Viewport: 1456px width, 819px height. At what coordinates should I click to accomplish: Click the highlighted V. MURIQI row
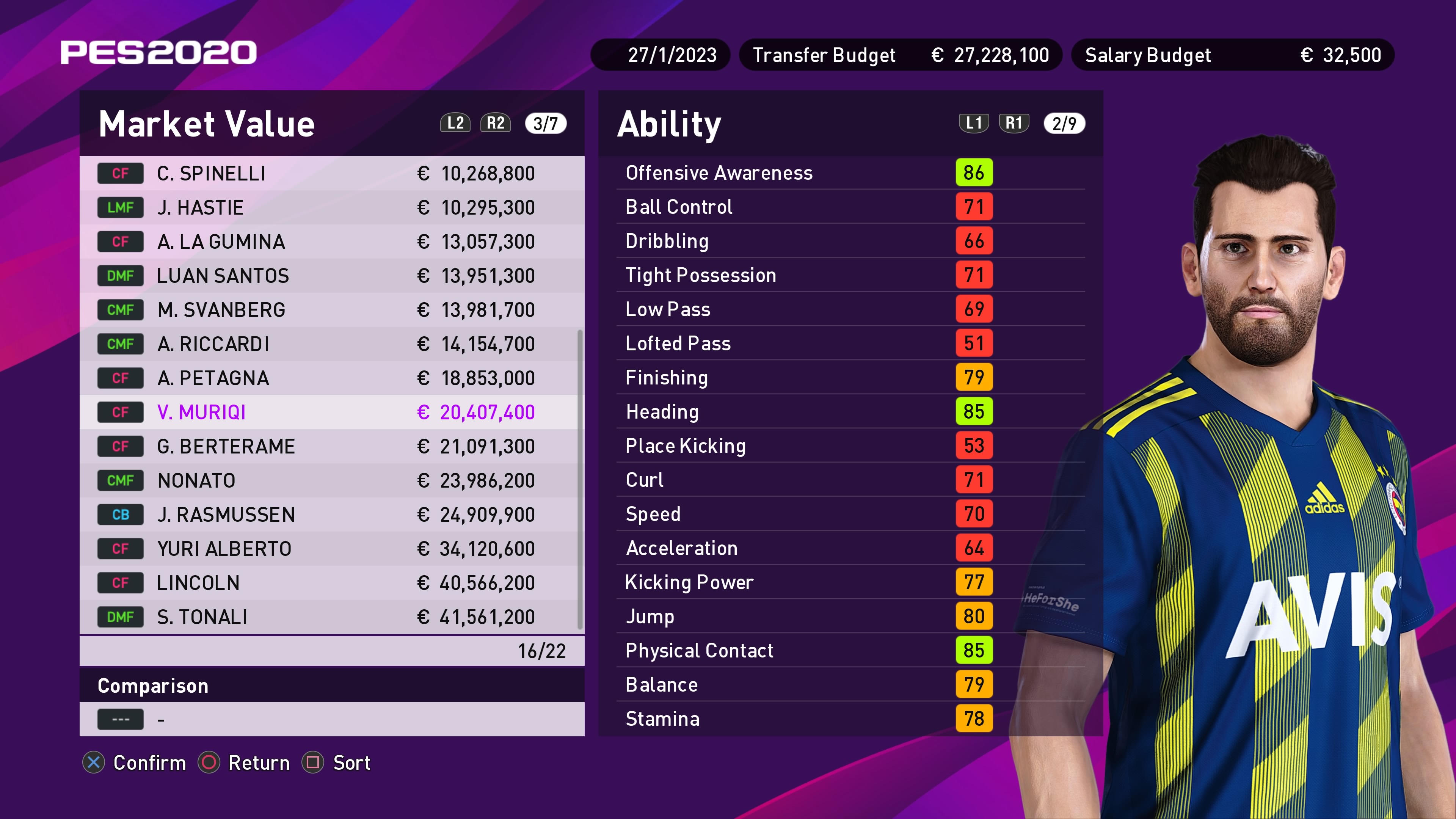[x=331, y=413]
